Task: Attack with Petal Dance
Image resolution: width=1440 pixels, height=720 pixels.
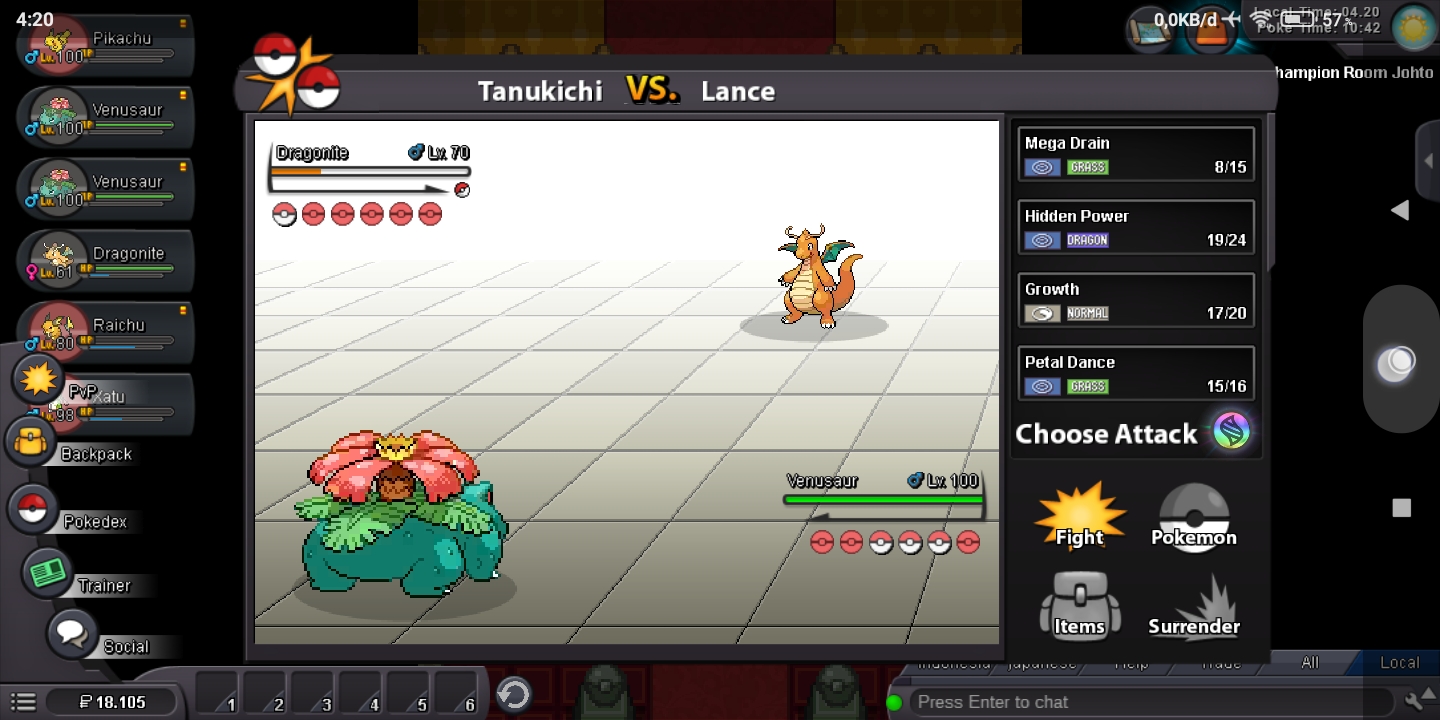Action: tap(1135, 373)
